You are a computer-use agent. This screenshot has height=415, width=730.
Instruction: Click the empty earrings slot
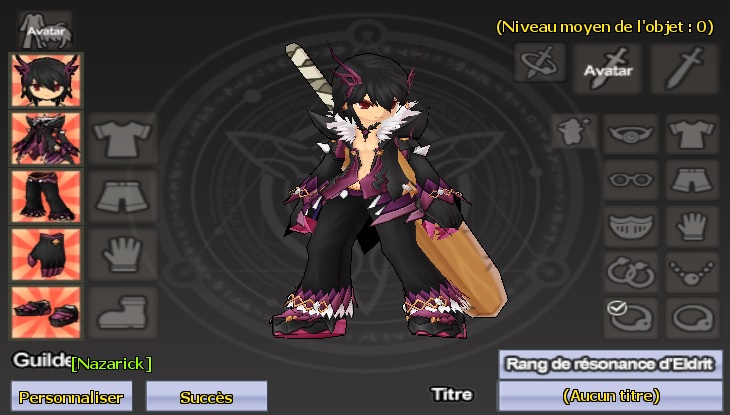pos(630,271)
